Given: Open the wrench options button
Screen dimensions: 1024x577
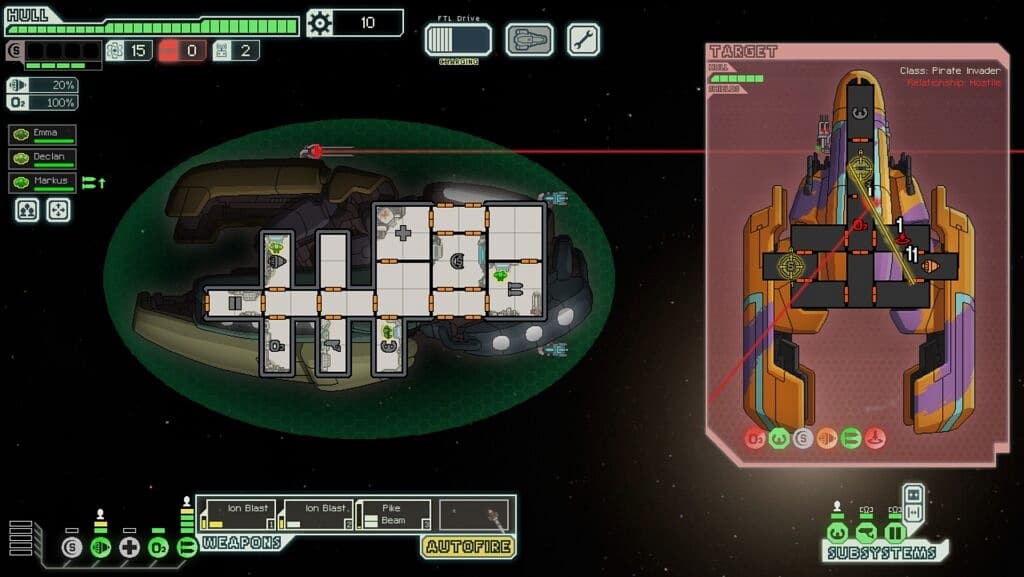Looking at the screenshot, I should (x=584, y=40).
